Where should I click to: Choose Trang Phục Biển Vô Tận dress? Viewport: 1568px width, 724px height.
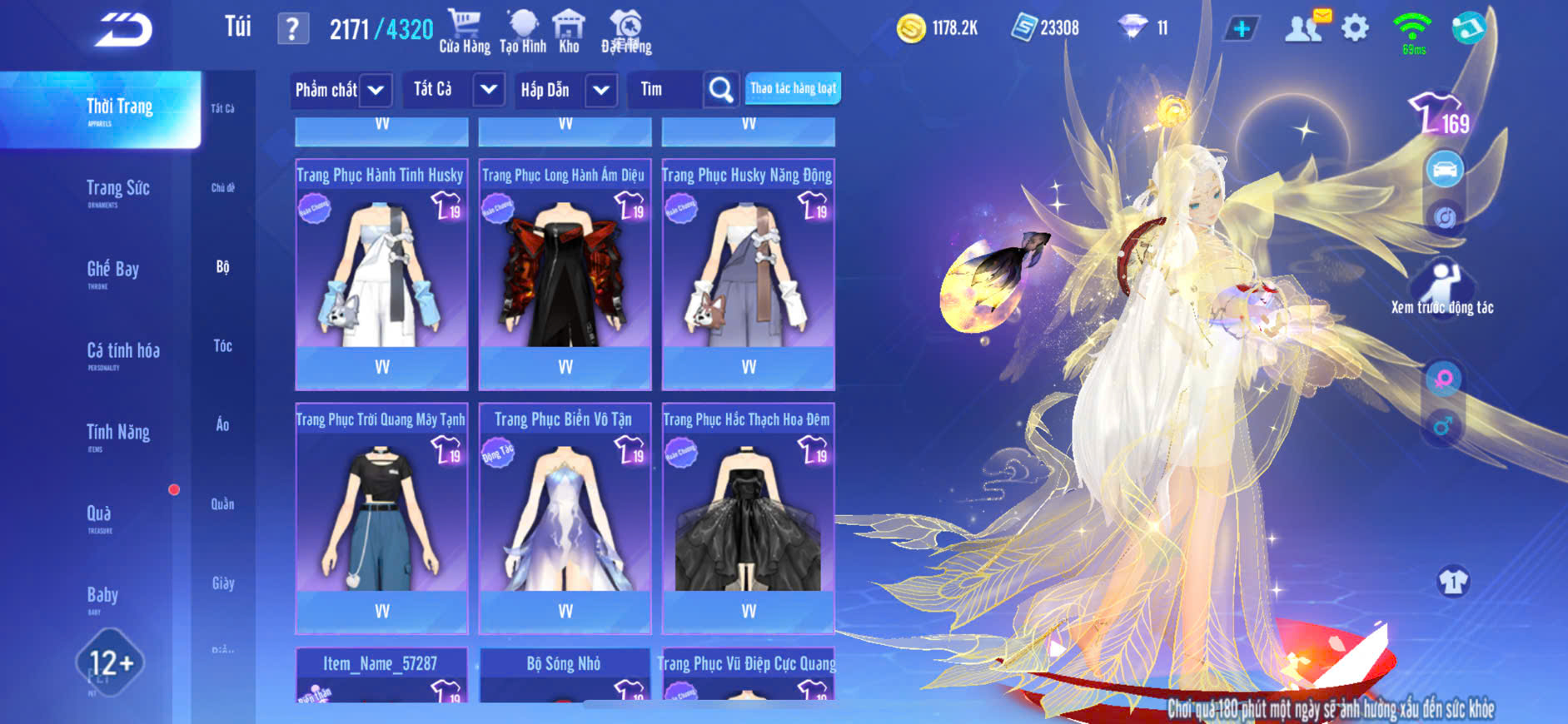(x=565, y=512)
